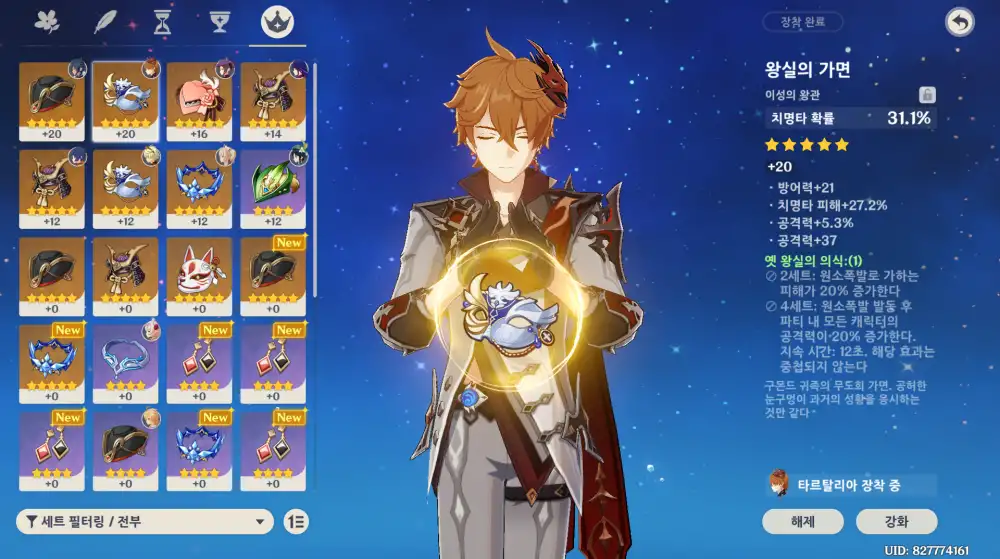Click the 해제 unequip button
Viewport: 1000px width, 559px height.
click(x=802, y=521)
